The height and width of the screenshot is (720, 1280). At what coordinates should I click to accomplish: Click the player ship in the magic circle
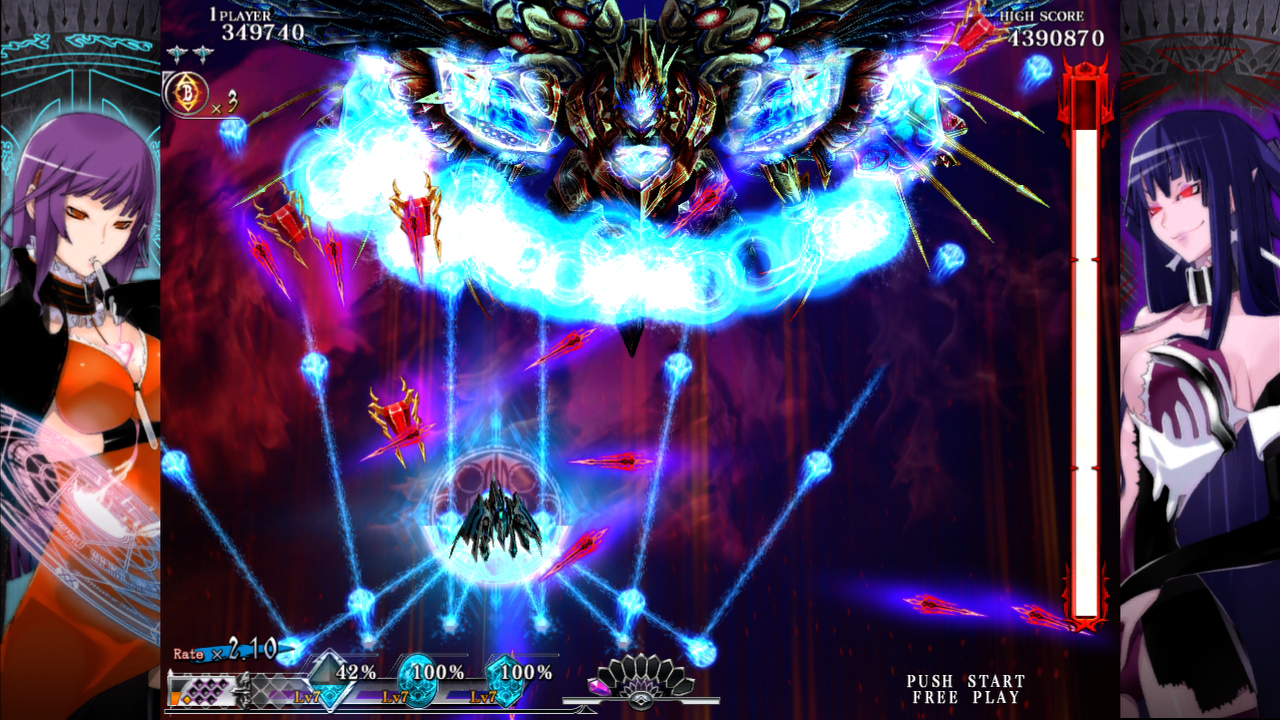(500, 520)
